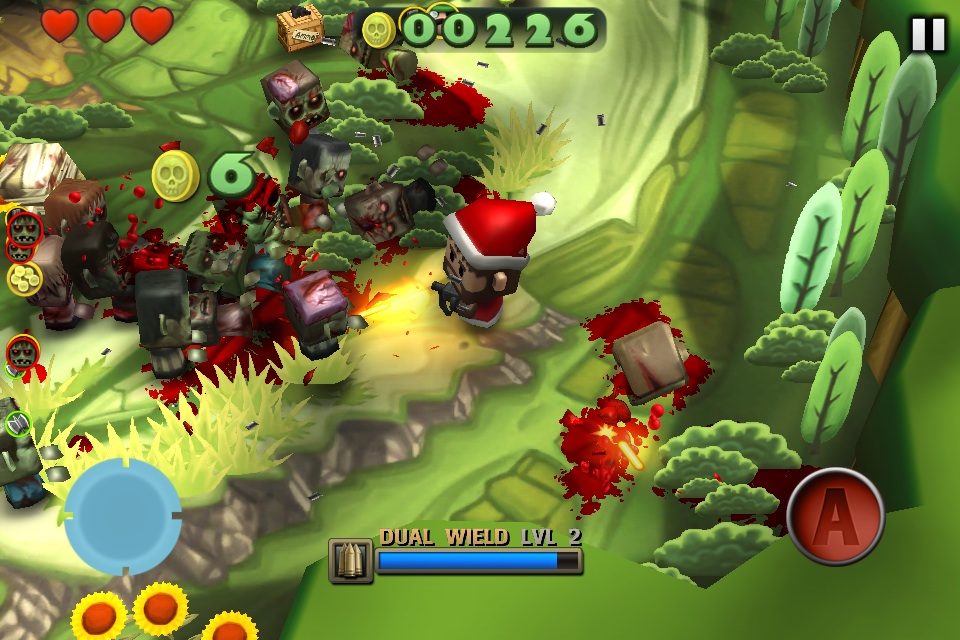Image resolution: width=960 pixels, height=640 pixels.
Task: Pause the game
Action: (927, 35)
